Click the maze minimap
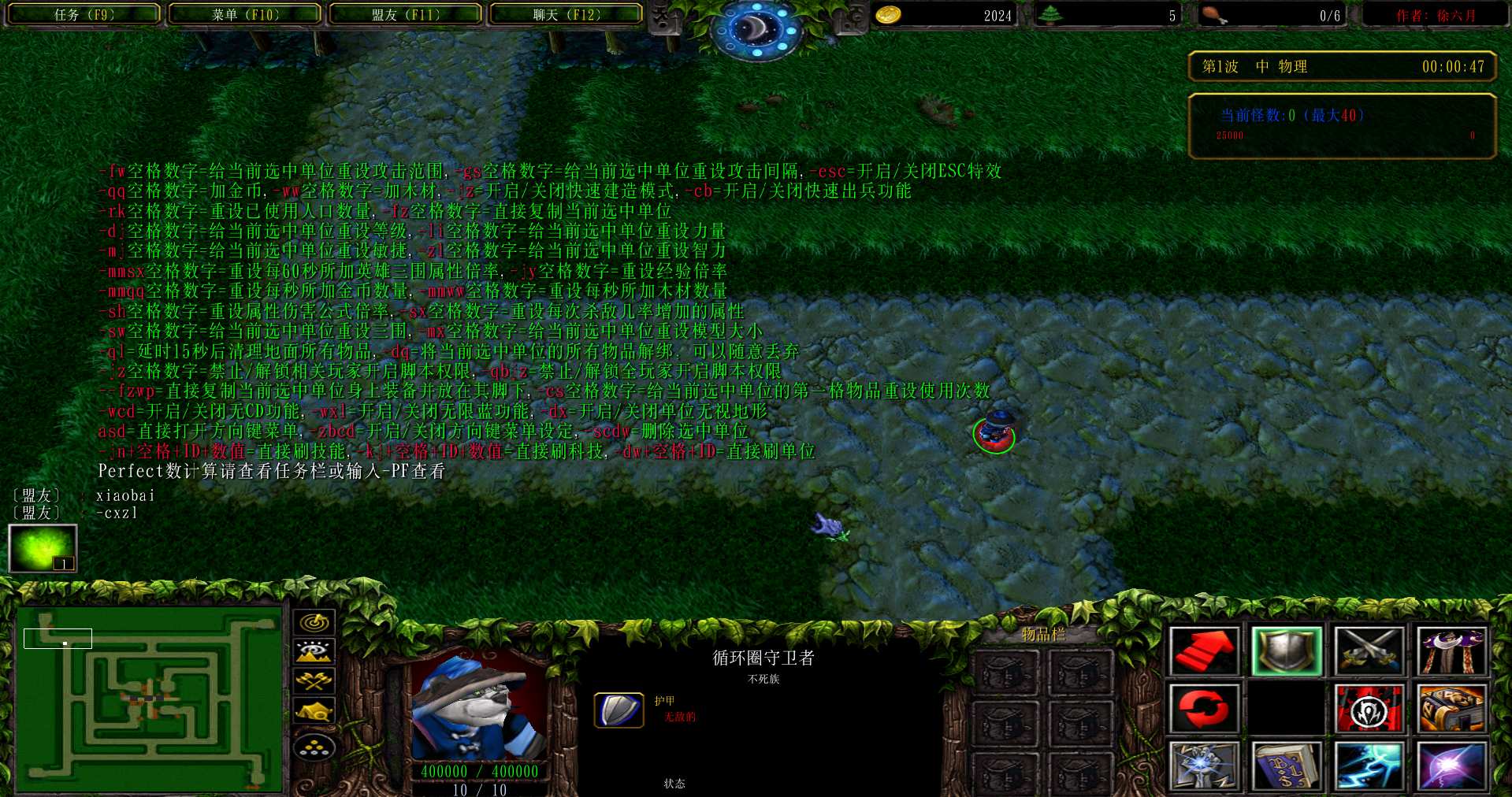Image resolution: width=1512 pixels, height=797 pixels. (150, 699)
